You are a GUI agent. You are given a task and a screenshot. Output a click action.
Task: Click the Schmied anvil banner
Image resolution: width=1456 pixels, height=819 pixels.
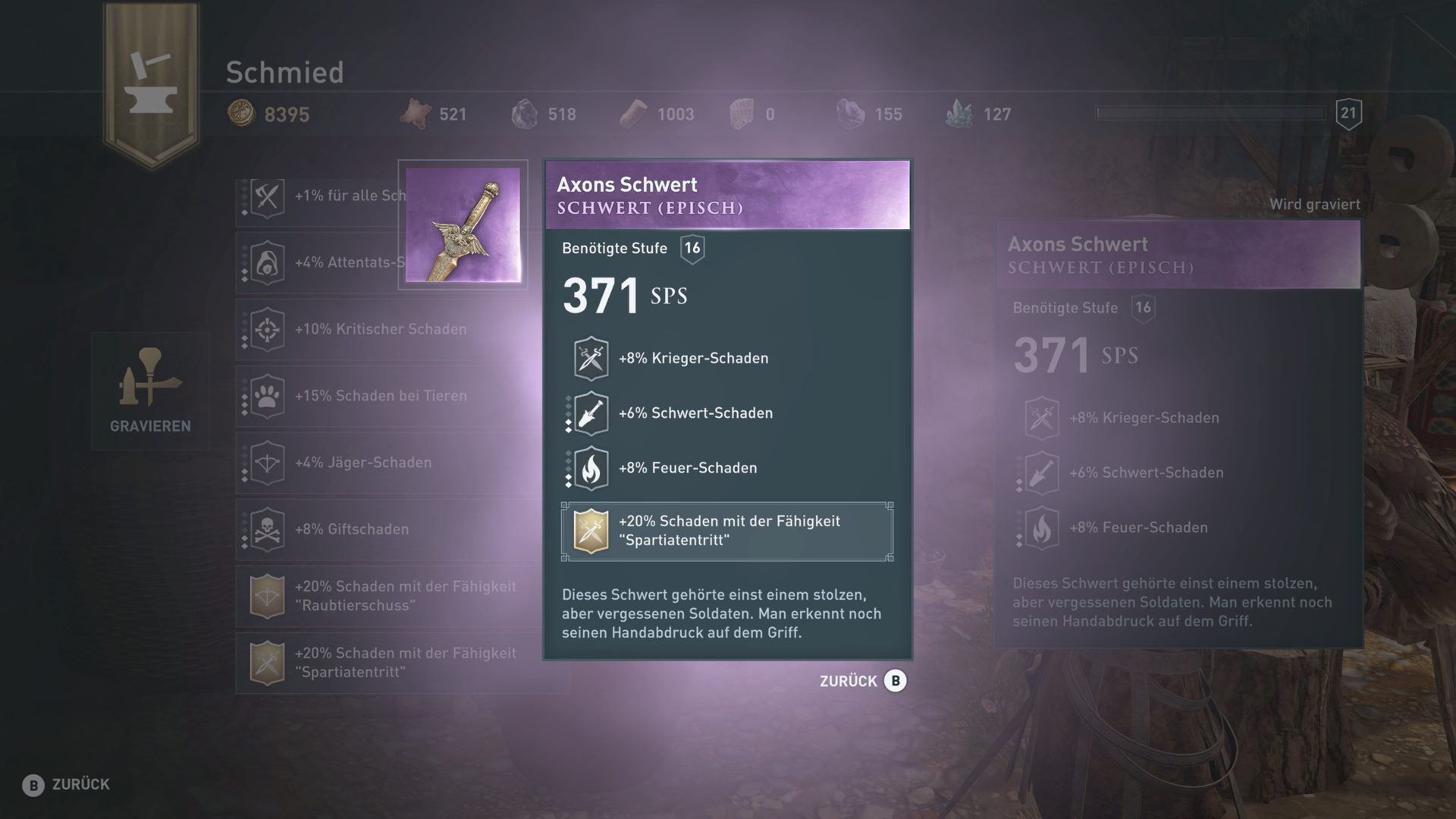tap(152, 83)
